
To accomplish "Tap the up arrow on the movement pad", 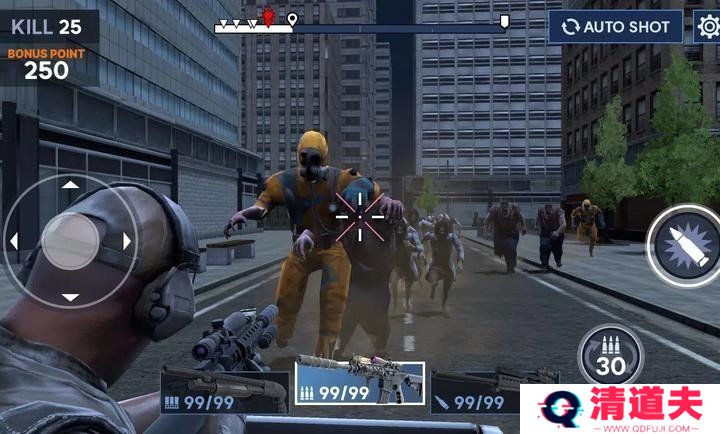I will (x=70, y=185).
